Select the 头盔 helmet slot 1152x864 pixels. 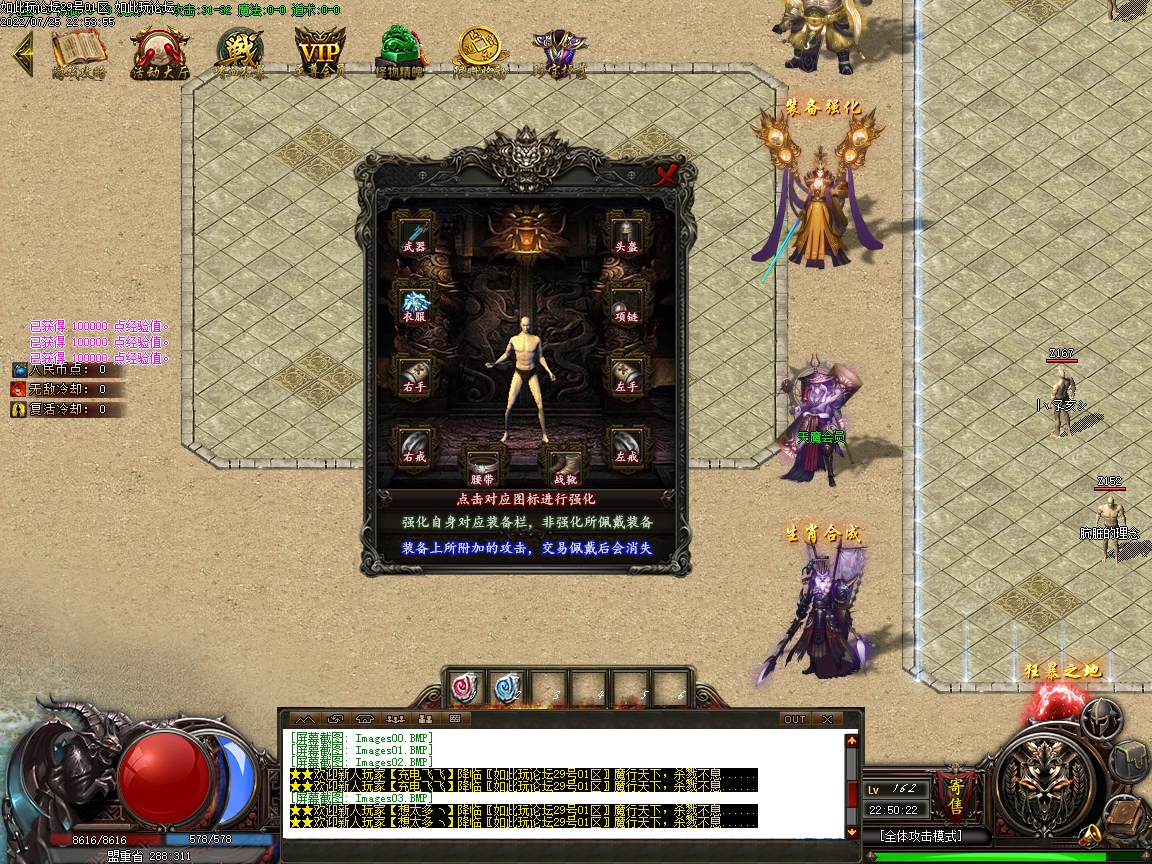[x=627, y=235]
